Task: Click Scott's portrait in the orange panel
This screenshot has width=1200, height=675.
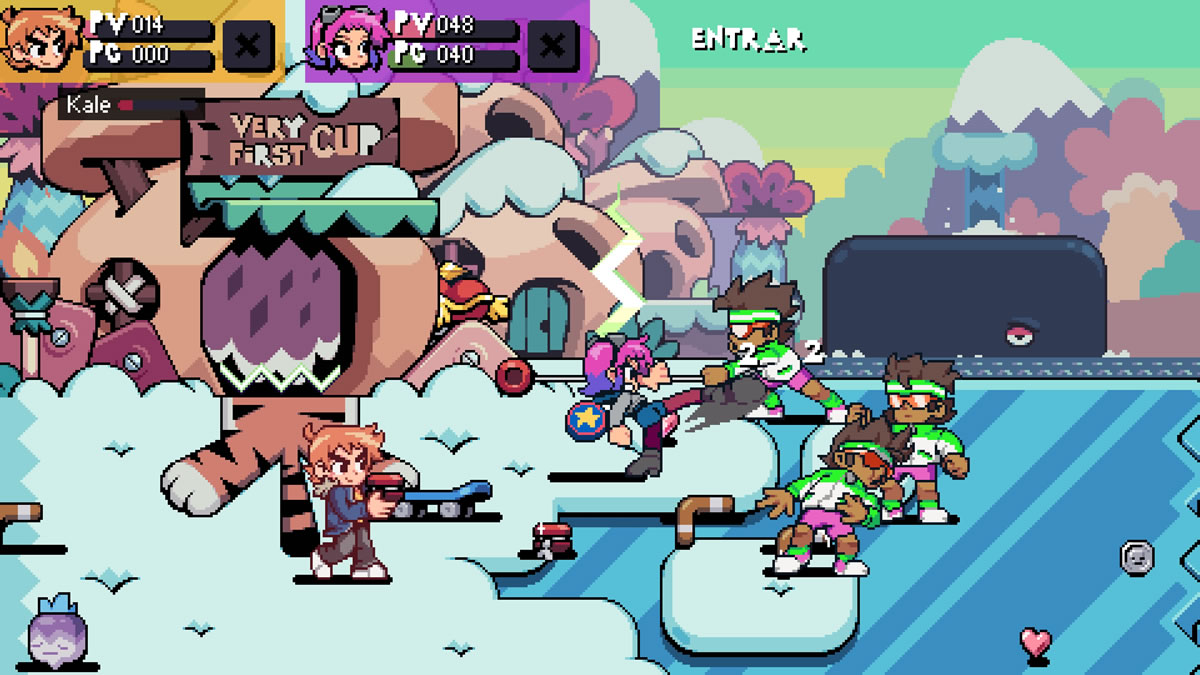Action: click(x=40, y=40)
